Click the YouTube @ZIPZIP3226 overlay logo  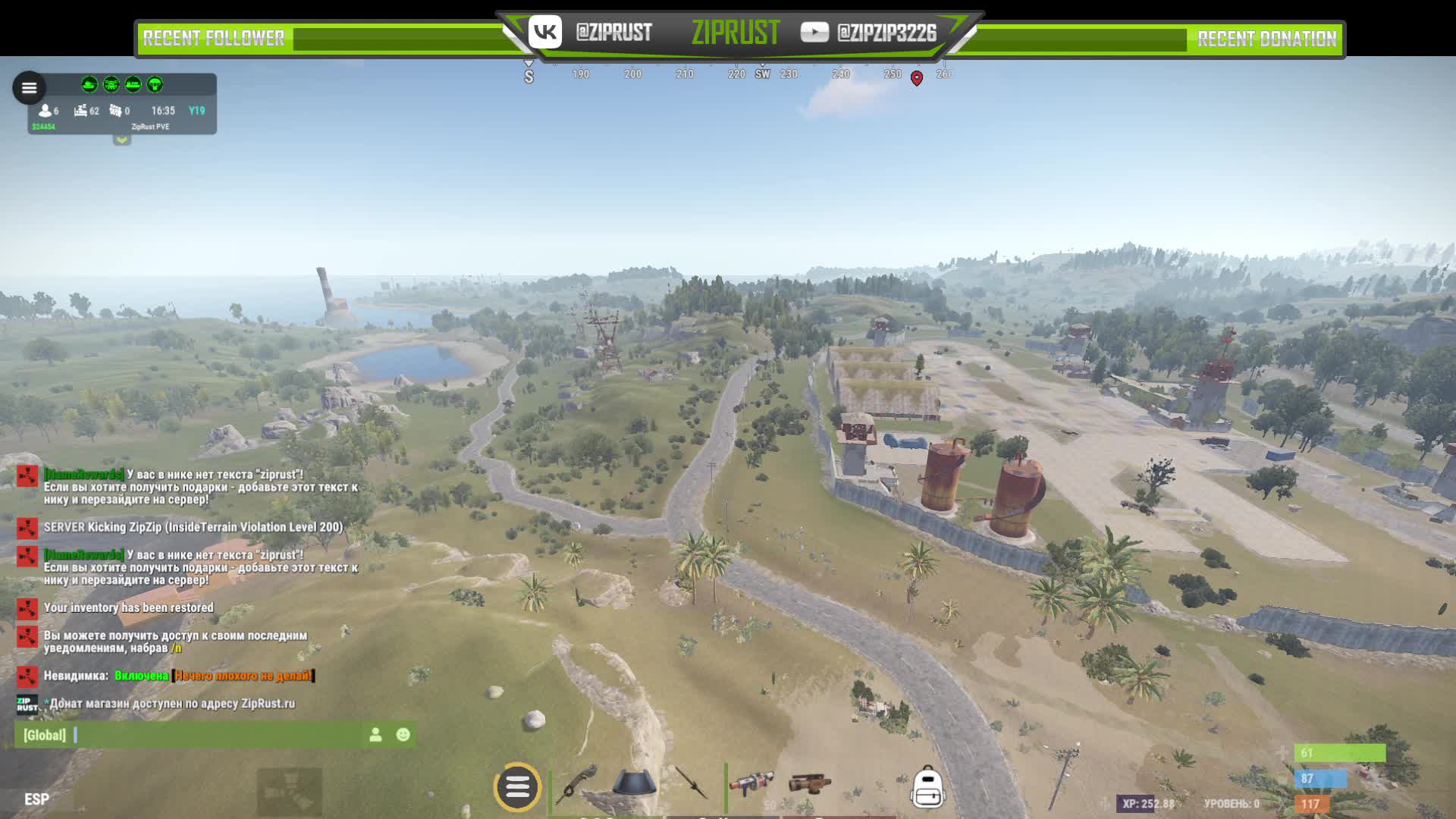[814, 32]
